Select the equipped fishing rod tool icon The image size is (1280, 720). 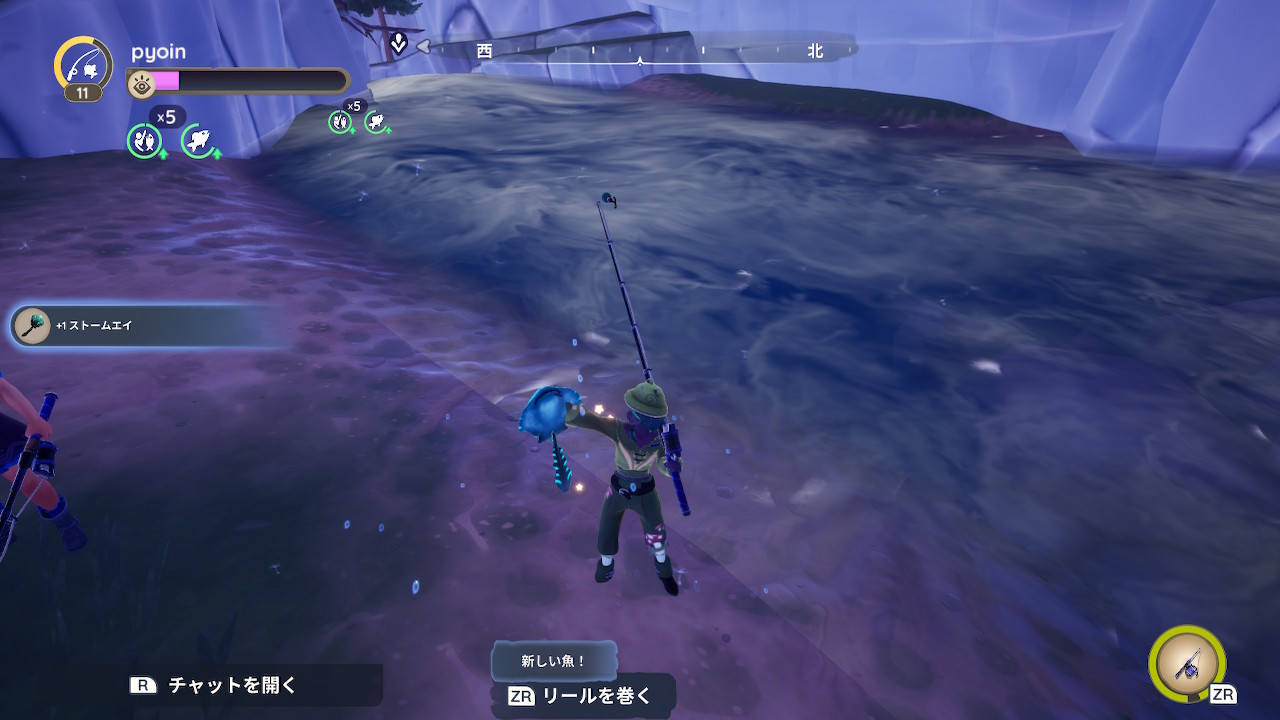(x=1189, y=663)
